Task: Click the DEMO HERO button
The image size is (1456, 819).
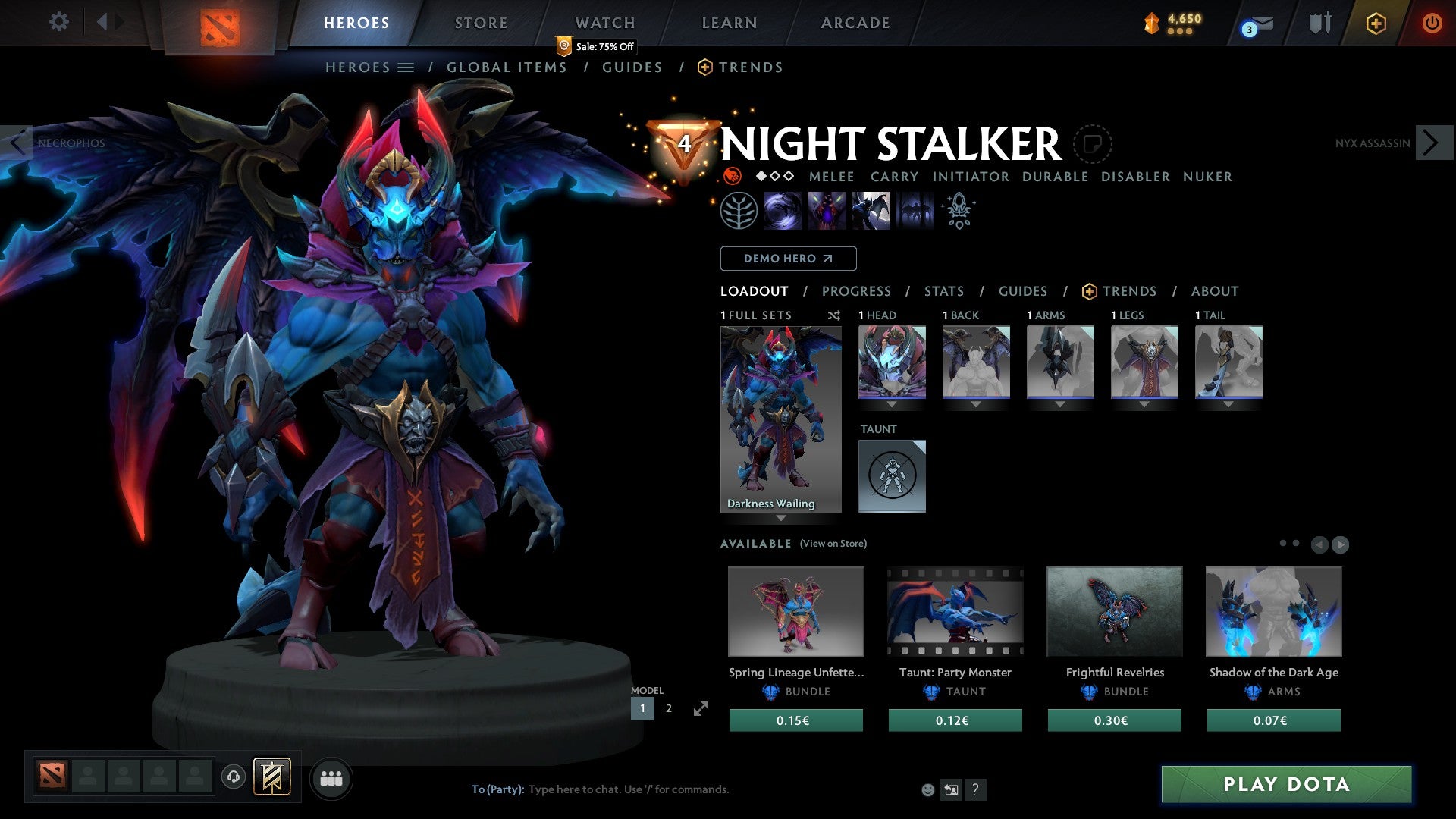Action: [788, 259]
